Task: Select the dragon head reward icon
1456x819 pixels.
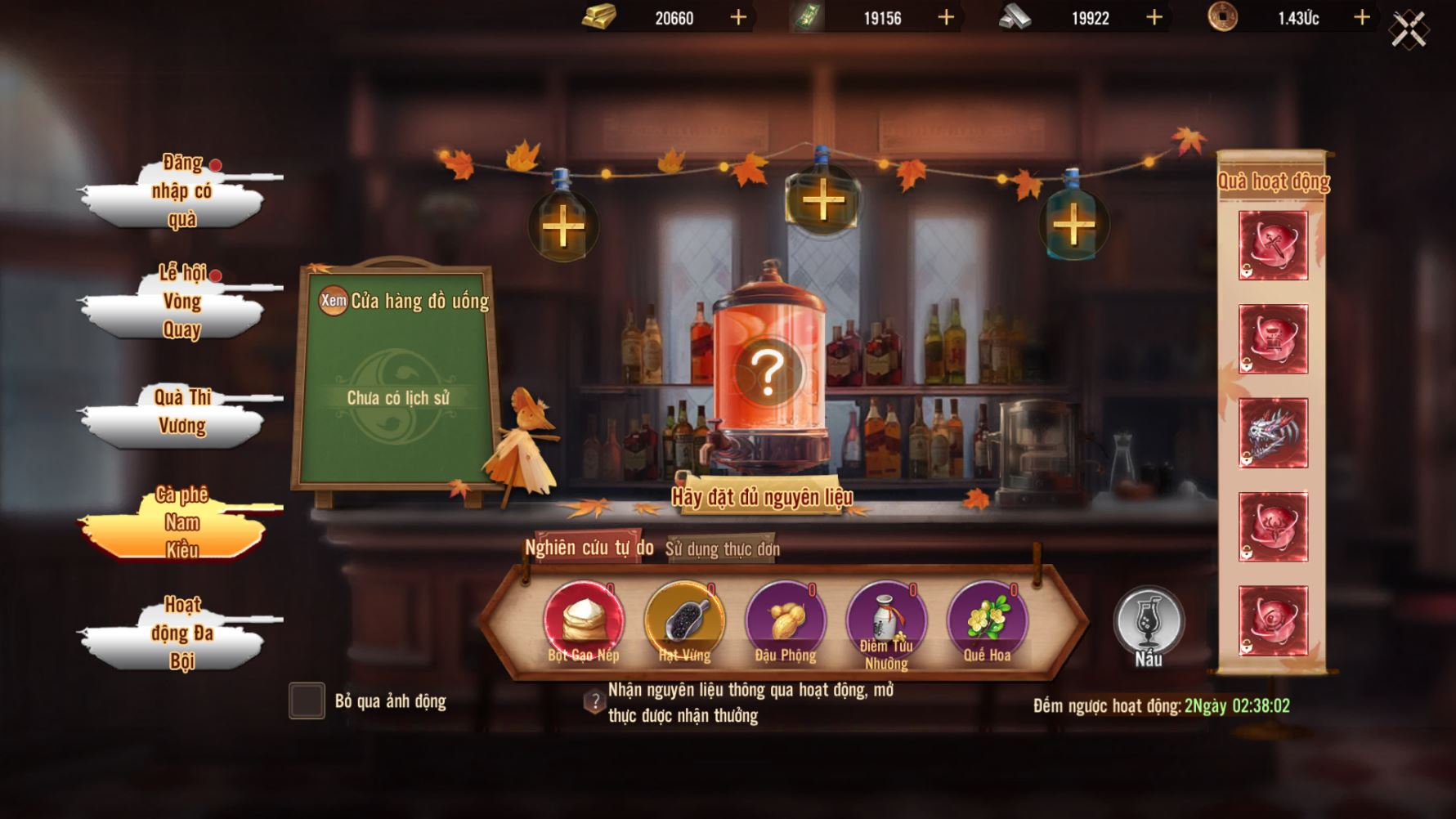Action: click(x=1273, y=432)
